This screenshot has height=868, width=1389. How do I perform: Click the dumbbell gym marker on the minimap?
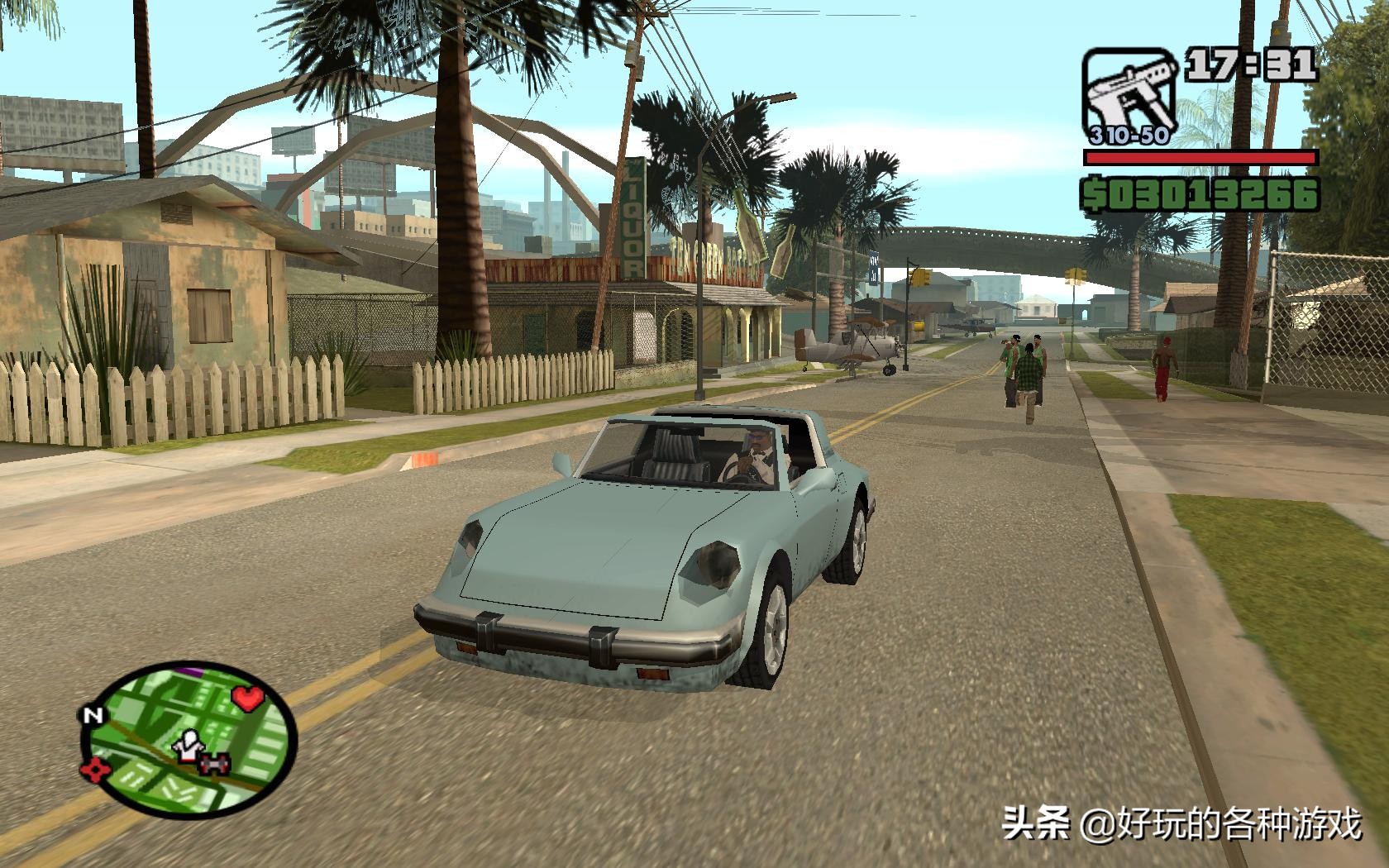pyautogui.click(x=215, y=765)
